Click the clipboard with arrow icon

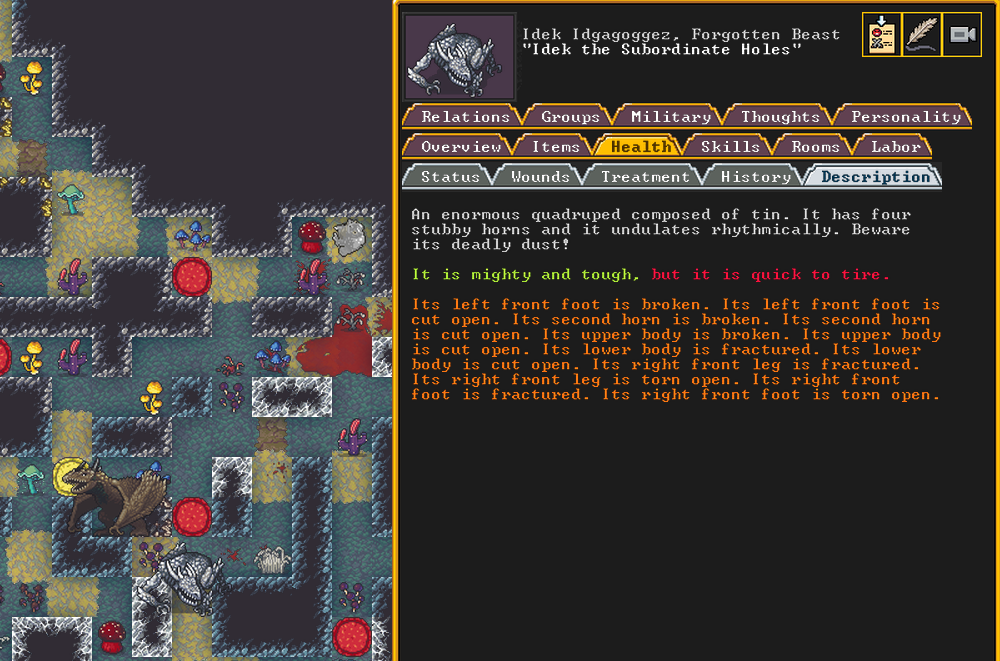[881, 35]
